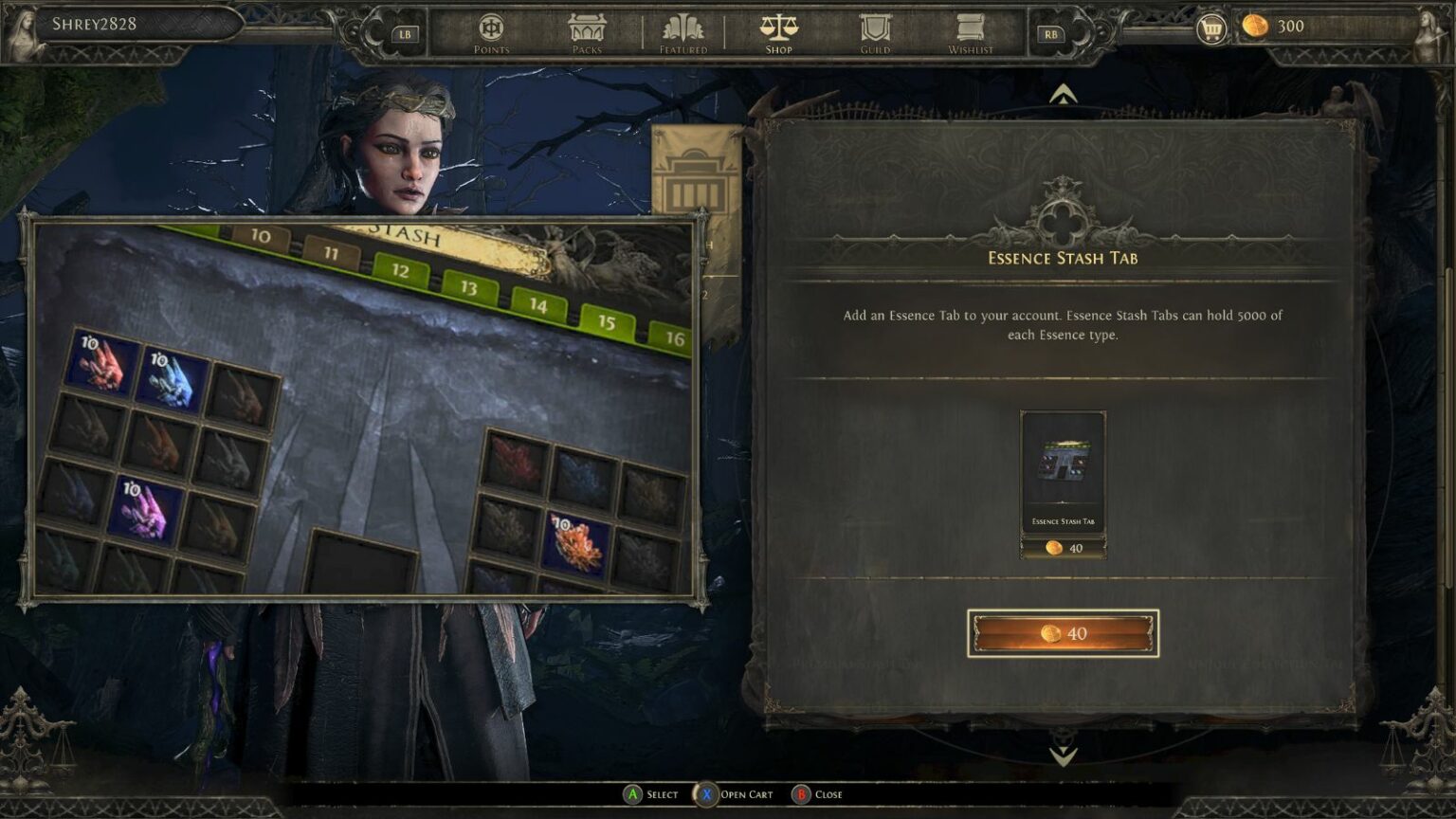
Task: Click the LB bumper navigation icon
Action: pyautogui.click(x=405, y=31)
